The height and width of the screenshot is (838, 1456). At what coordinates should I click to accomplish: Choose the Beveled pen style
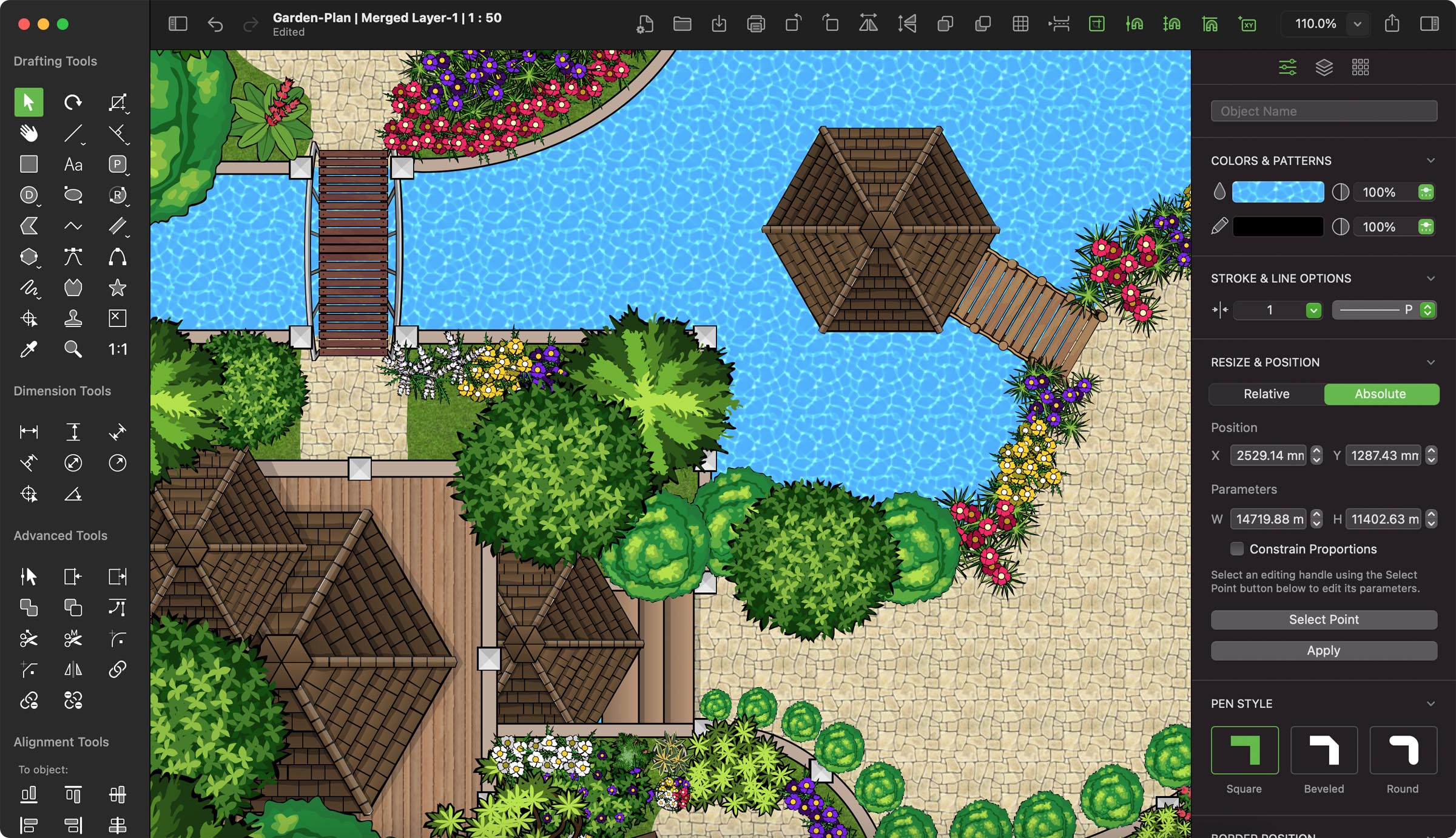pyautogui.click(x=1324, y=750)
